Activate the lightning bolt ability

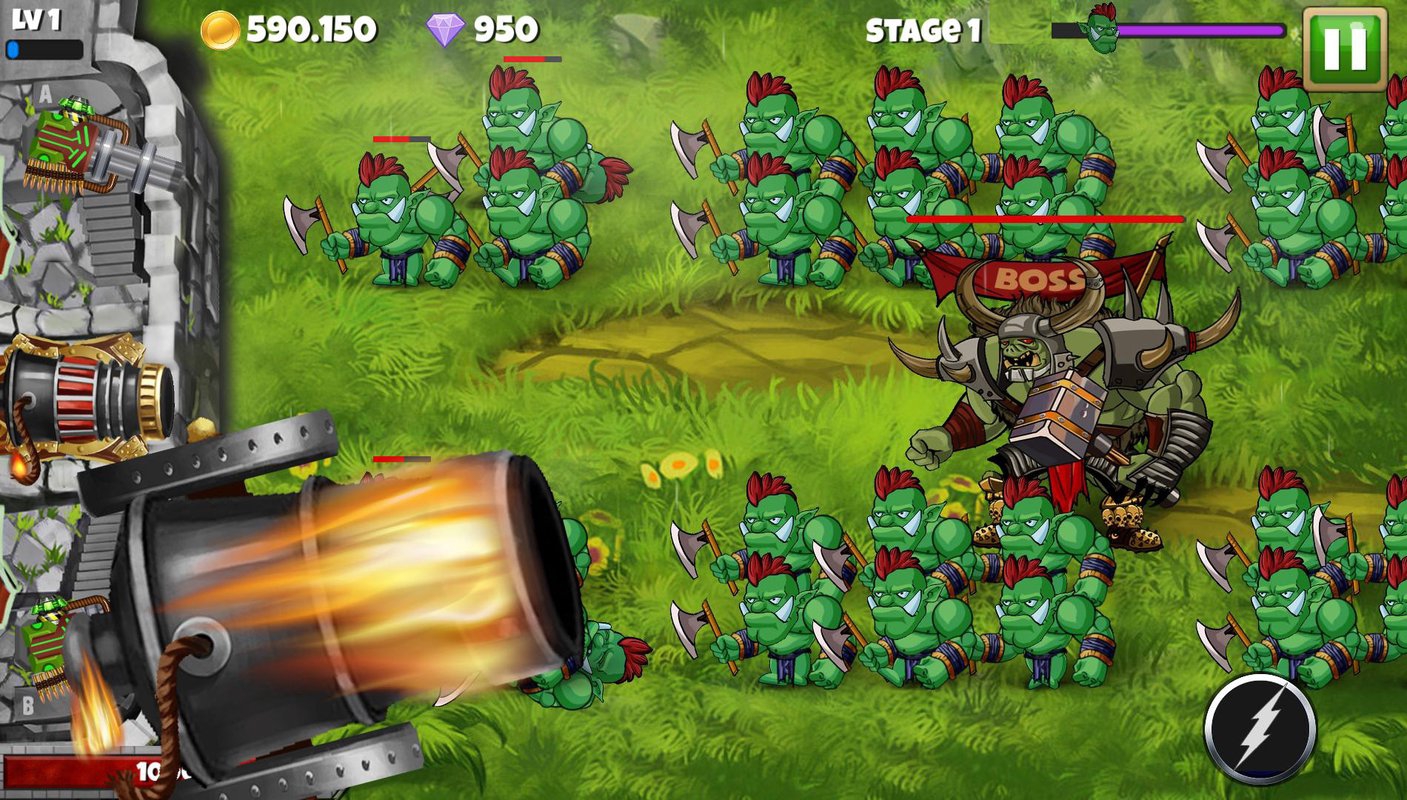point(1259,729)
